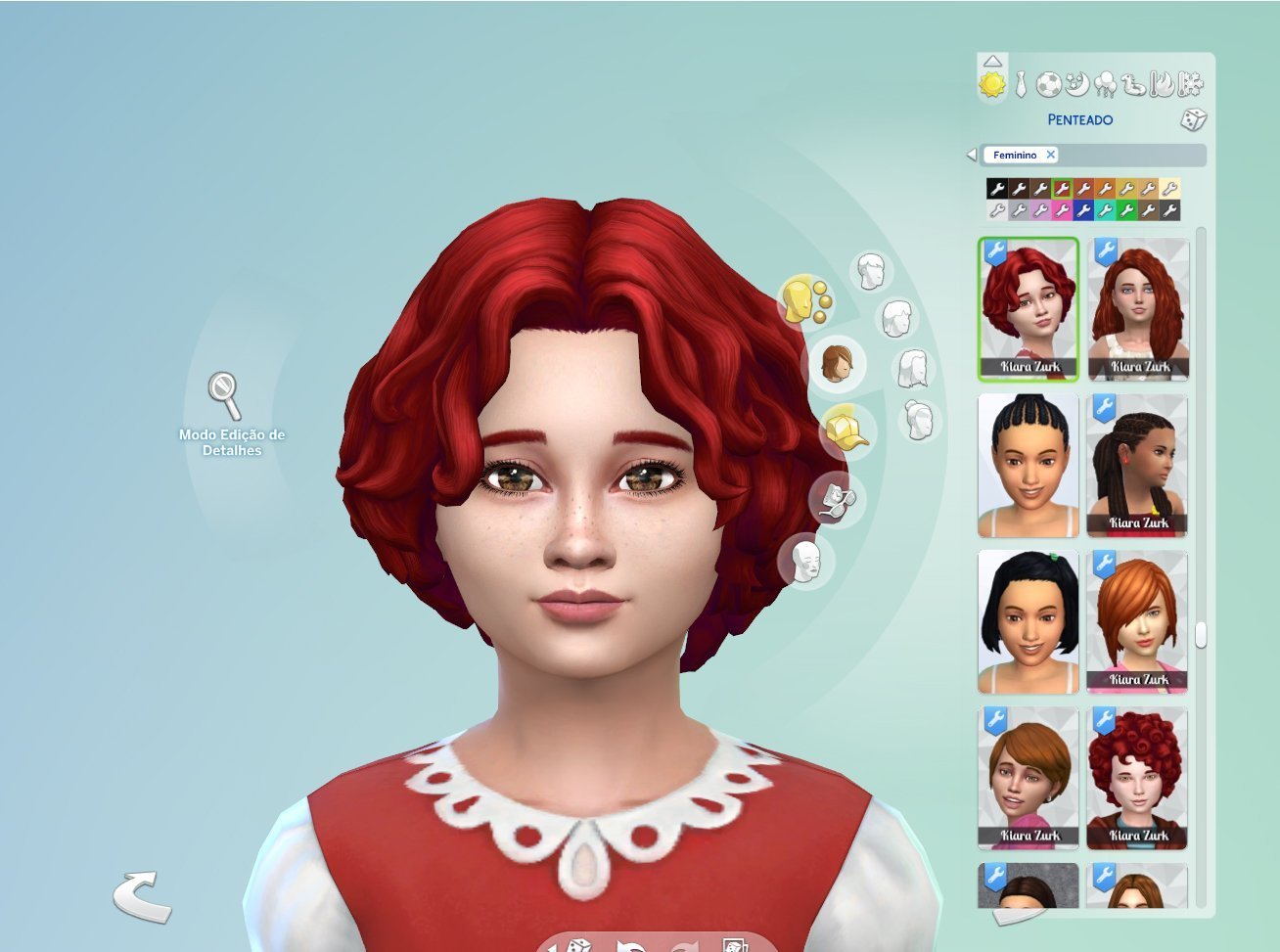This screenshot has width=1280, height=952.
Task: Pick the blue hair color swatch
Action: point(1083,210)
